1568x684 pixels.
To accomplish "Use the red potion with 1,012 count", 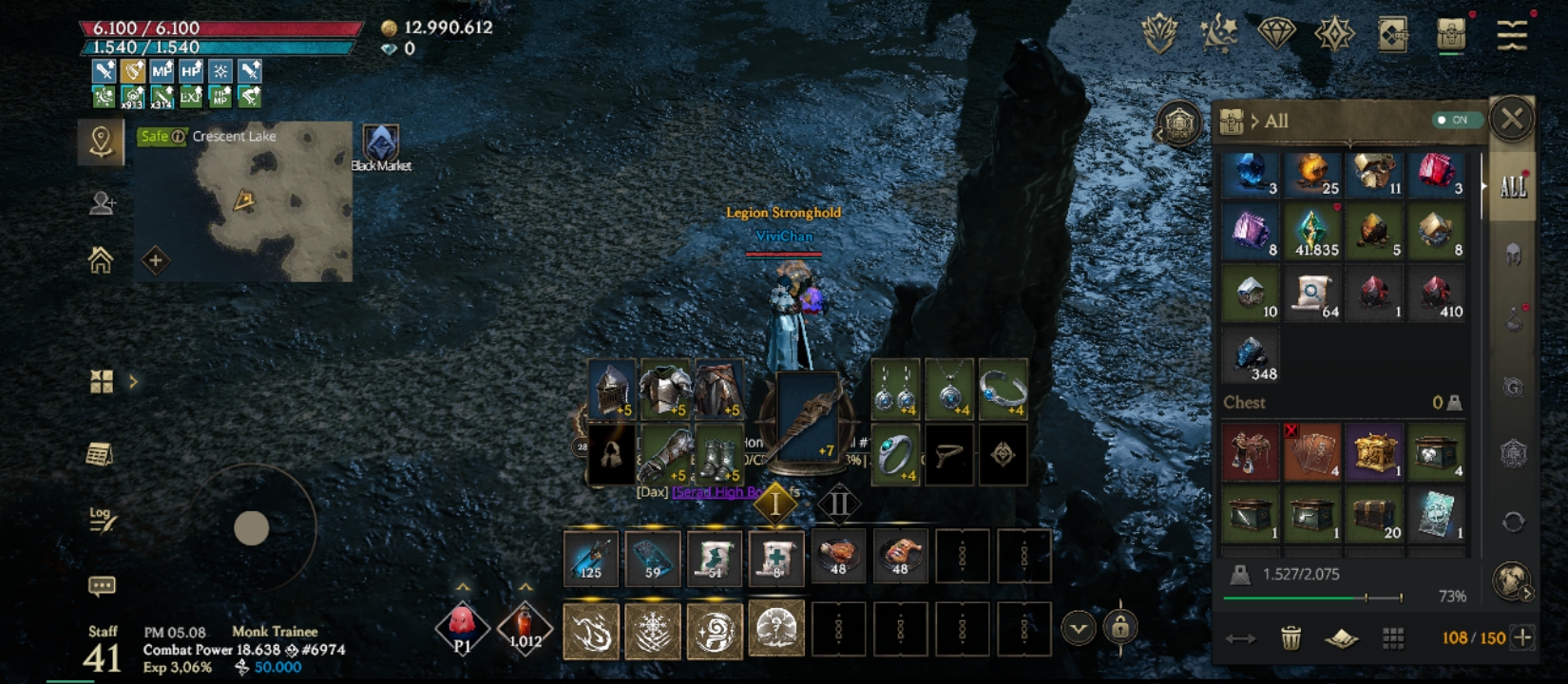I will click(x=524, y=626).
